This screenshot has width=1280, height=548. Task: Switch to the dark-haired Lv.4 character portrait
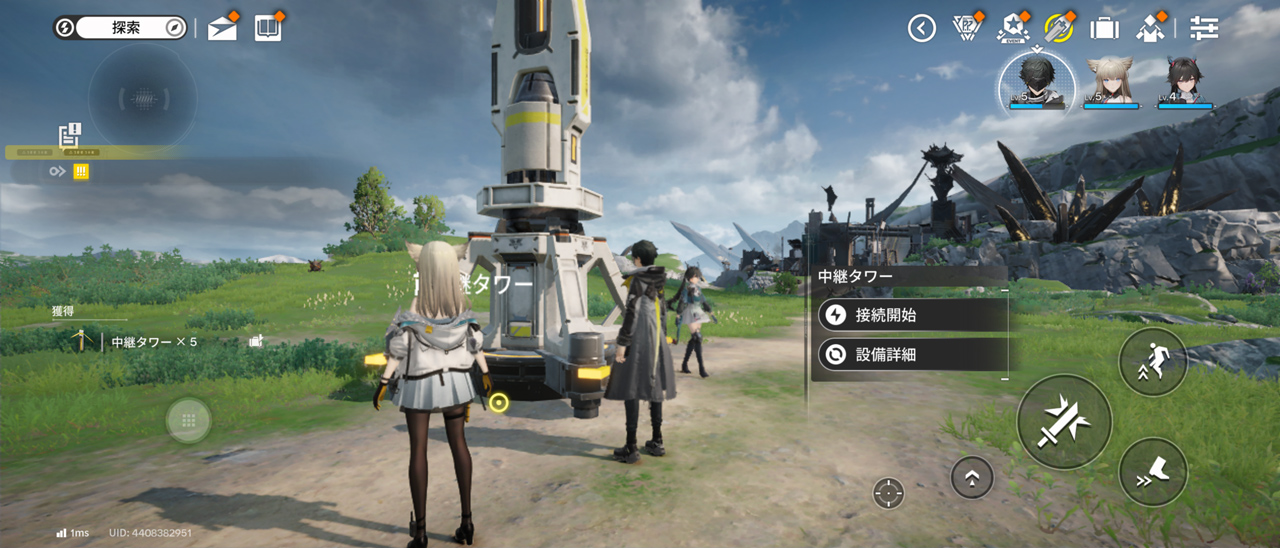point(1185,81)
